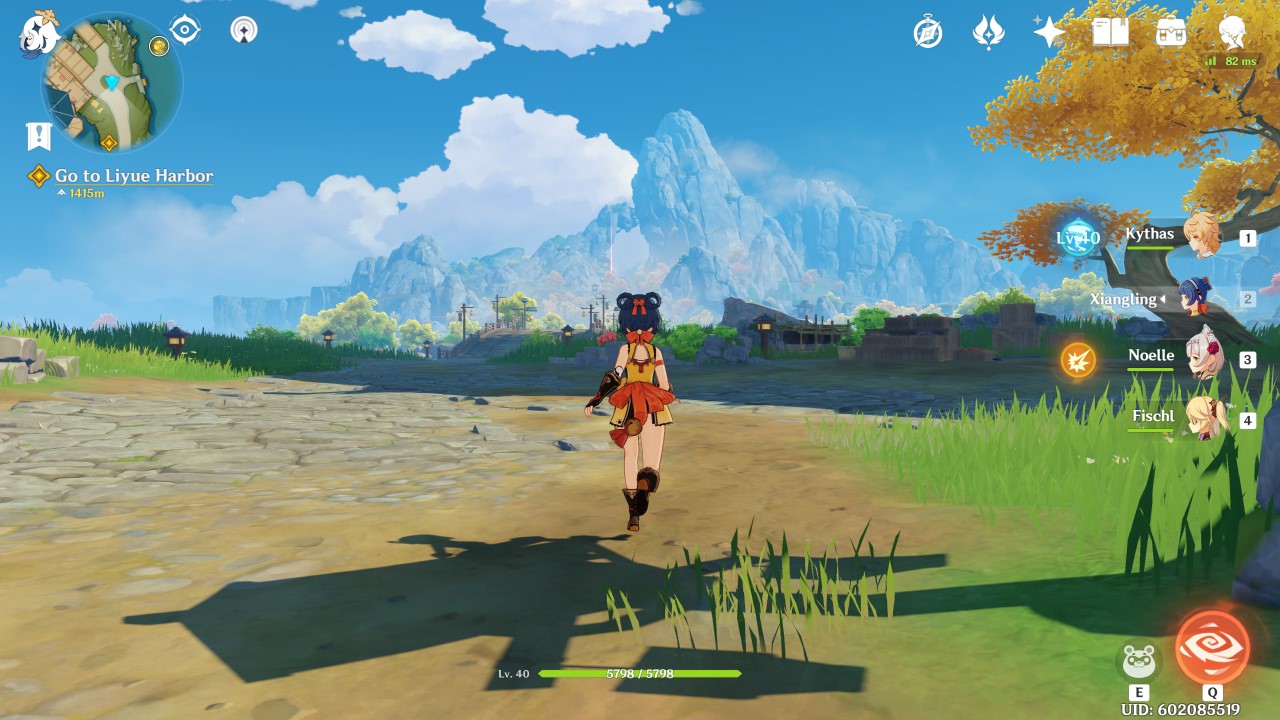Viewport: 1280px width, 720px height.
Task: Toggle the eye icon next to the minimap
Action: click(x=184, y=29)
